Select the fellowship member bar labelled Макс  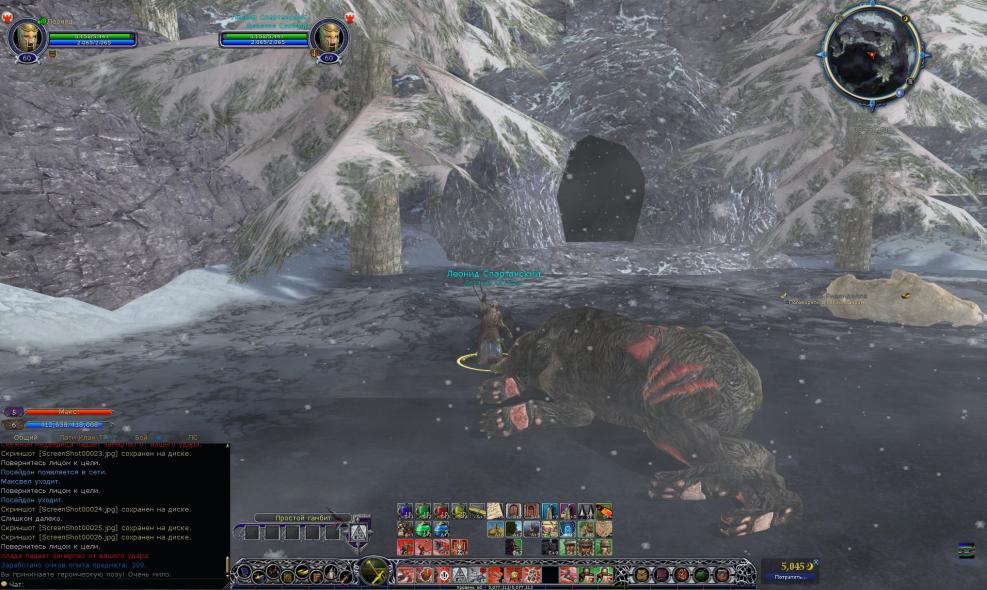pyautogui.click(x=68, y=412)
